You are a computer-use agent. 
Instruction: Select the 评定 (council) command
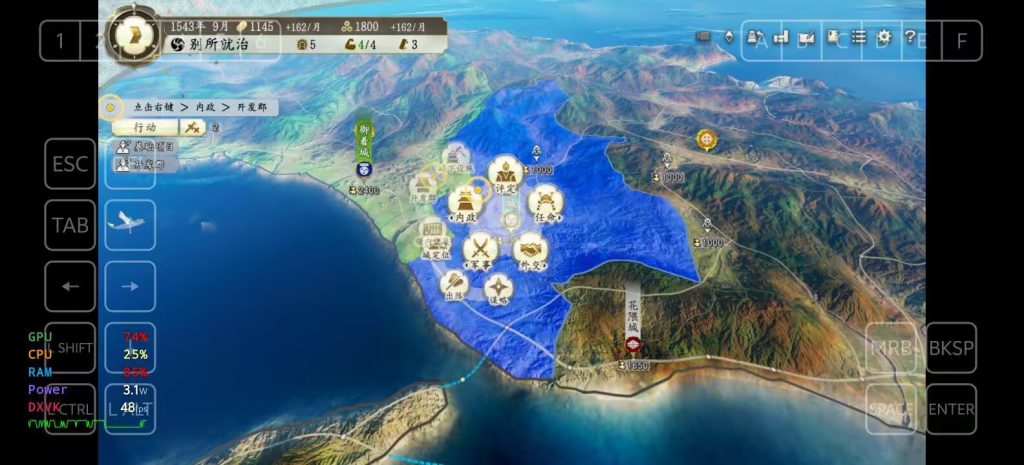(504, 172)
